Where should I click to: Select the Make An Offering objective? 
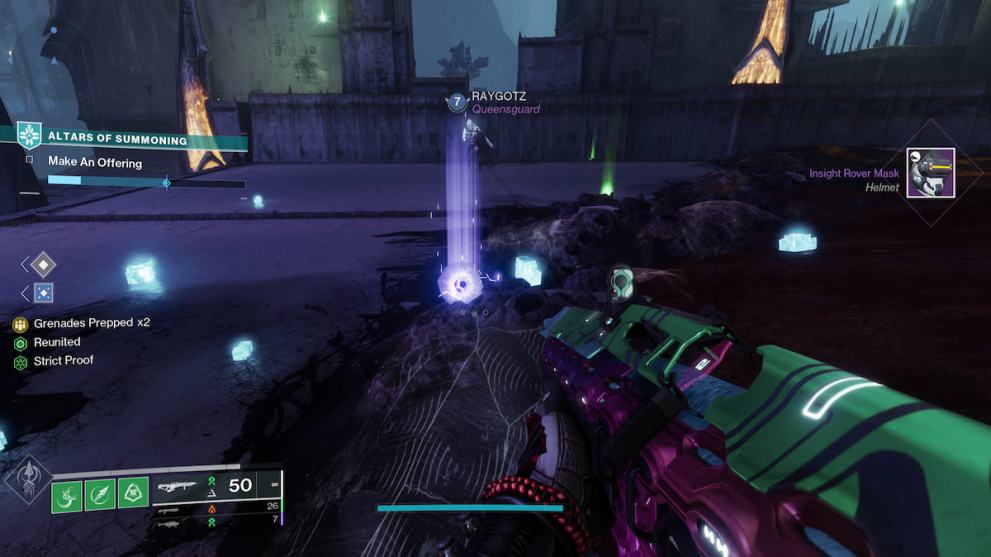click(x=95, y=162)
